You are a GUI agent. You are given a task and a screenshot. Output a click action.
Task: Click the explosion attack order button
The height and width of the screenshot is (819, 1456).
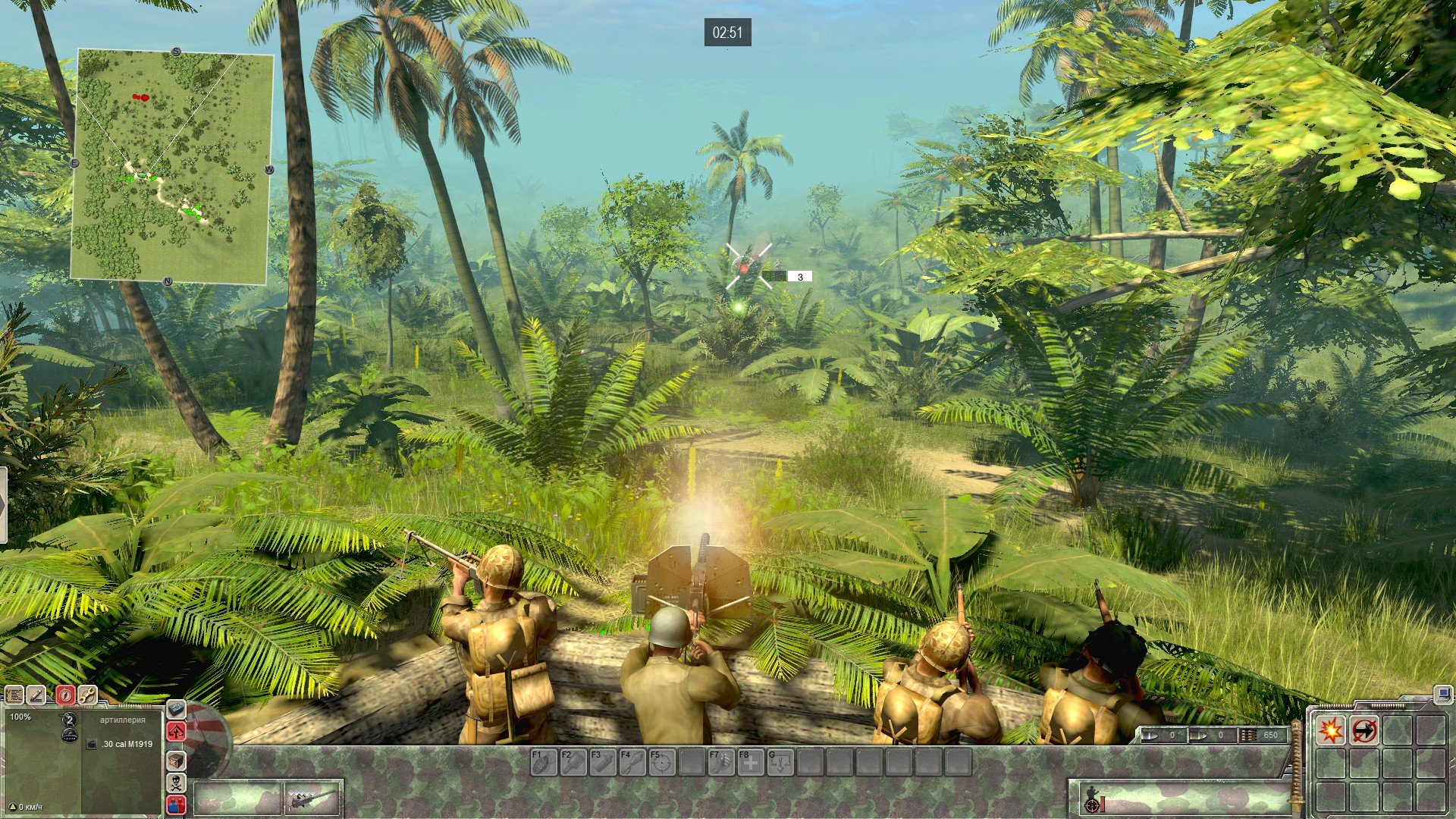1331,730
